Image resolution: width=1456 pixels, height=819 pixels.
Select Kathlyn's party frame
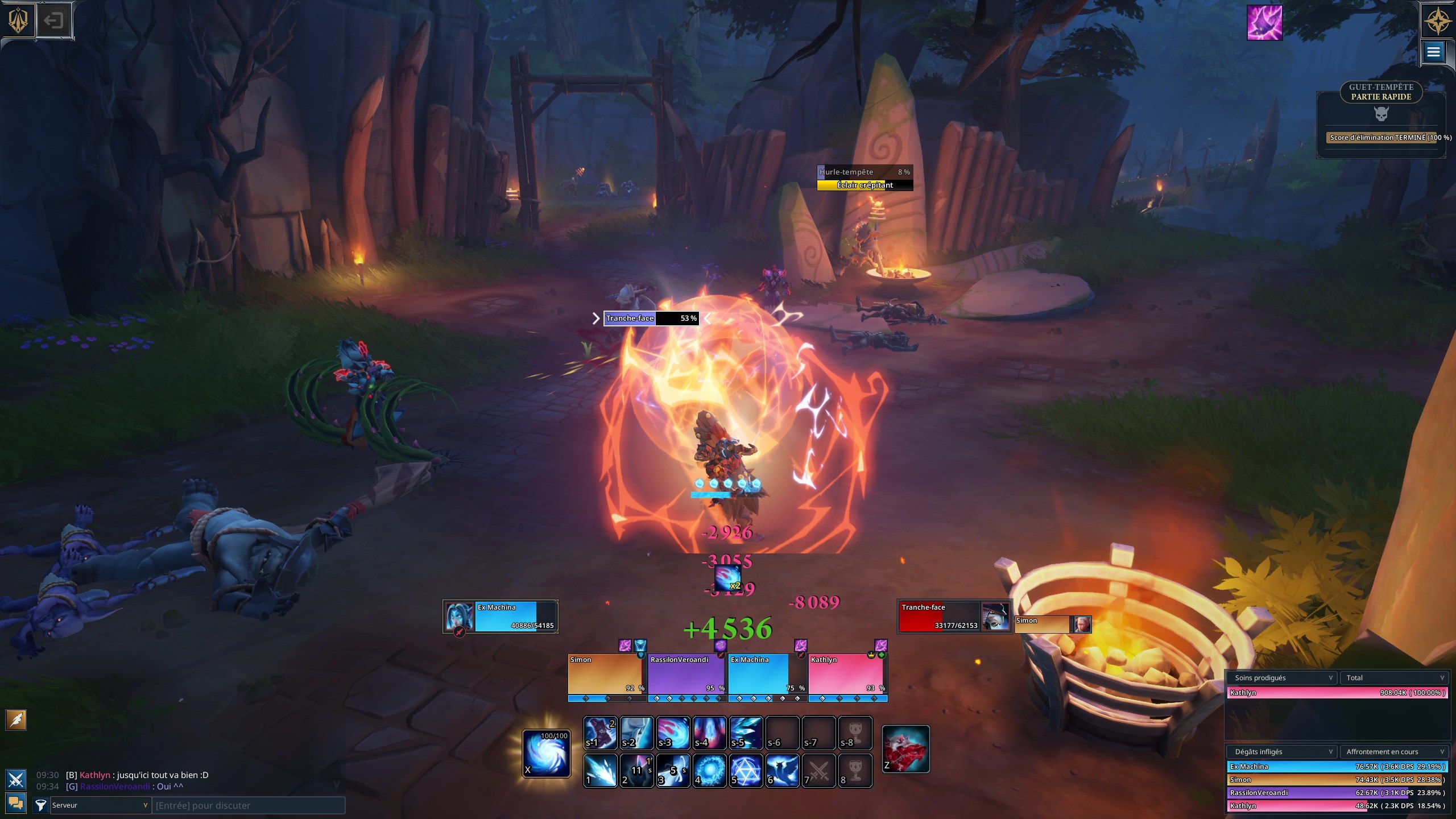point(847,674)
